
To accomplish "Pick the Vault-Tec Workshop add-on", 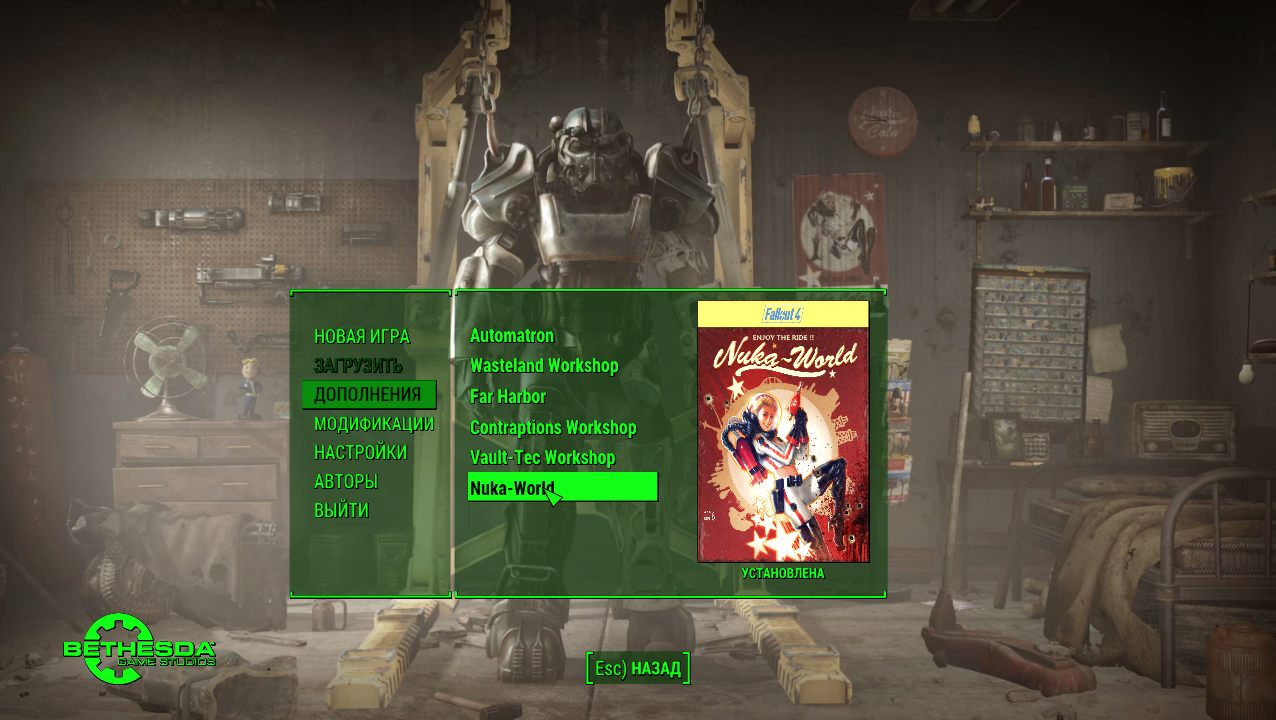I will point(542,458).
